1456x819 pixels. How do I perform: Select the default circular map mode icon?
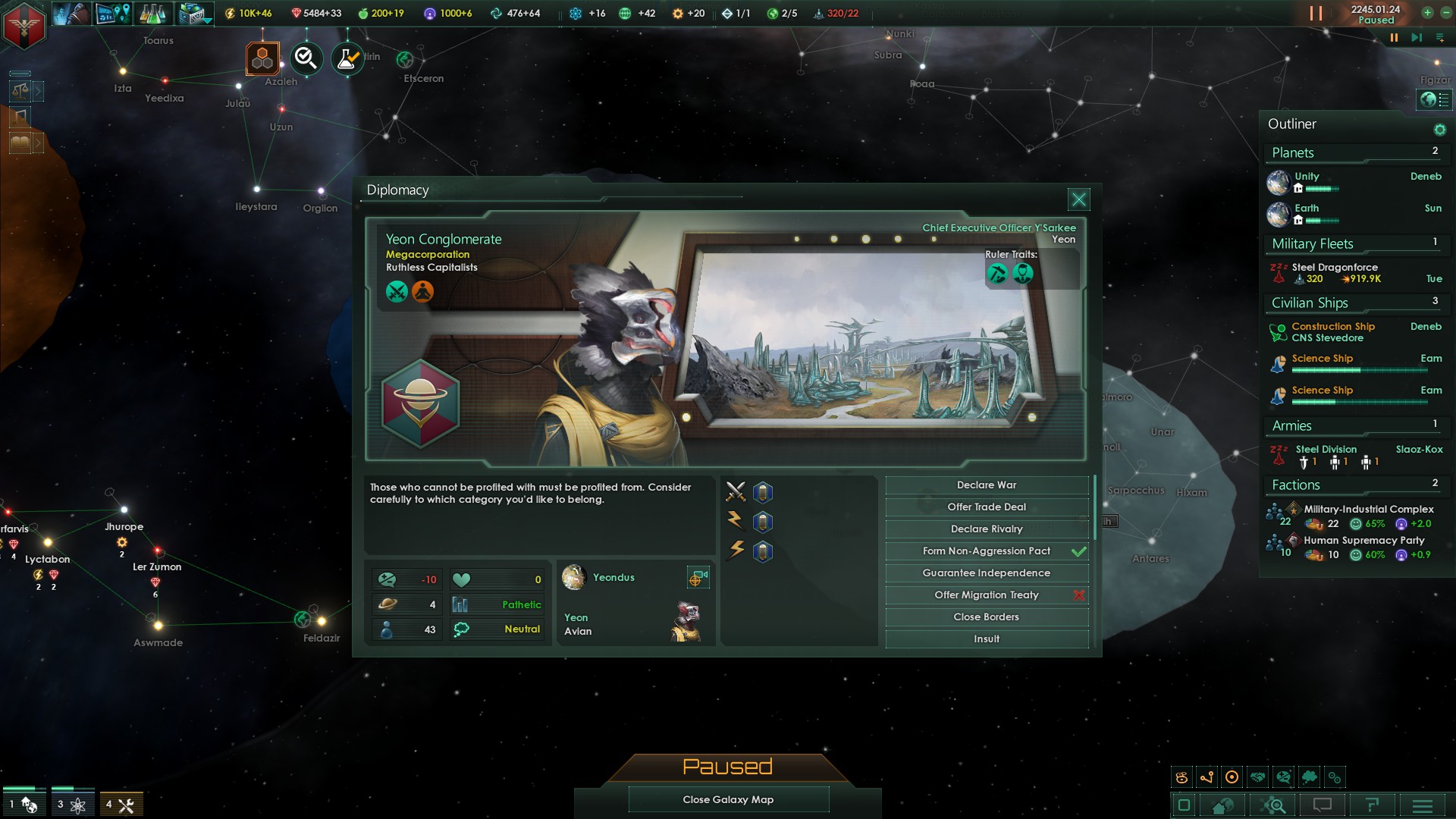coord(1230,776)
